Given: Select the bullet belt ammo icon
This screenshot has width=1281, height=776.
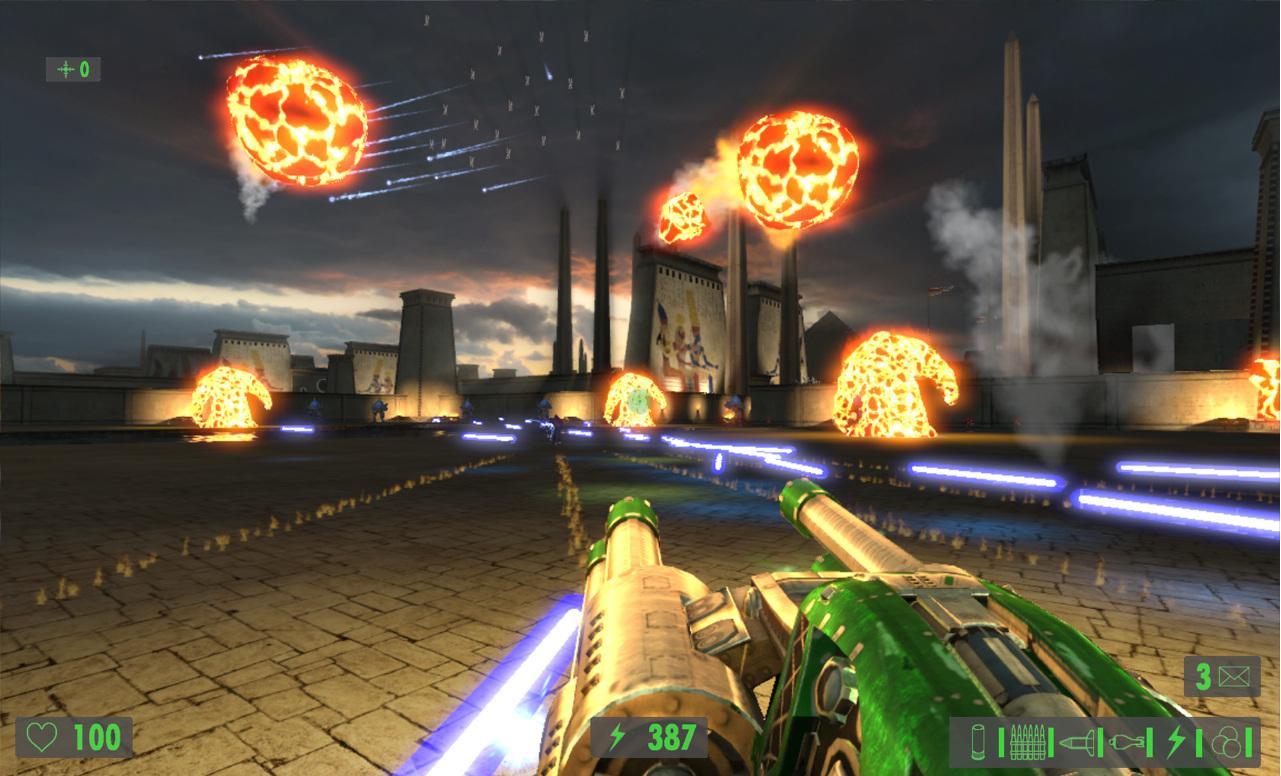Looking at the screenshot, I should 1025,742.
